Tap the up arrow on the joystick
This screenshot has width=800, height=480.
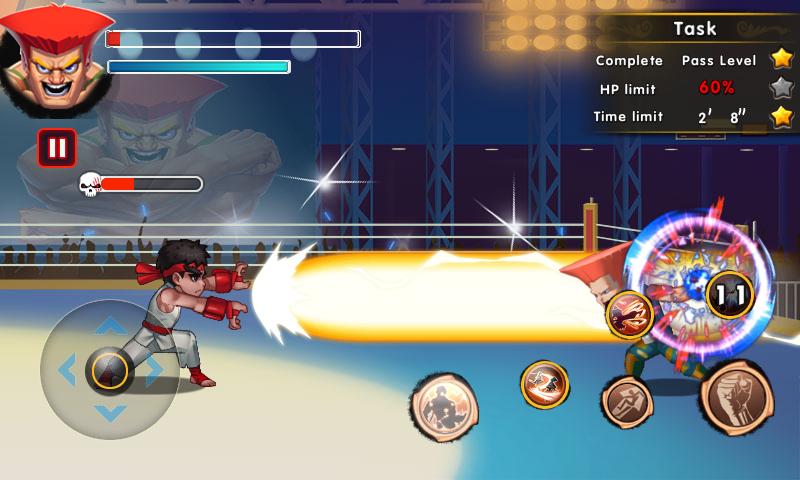tap(110, 327)
